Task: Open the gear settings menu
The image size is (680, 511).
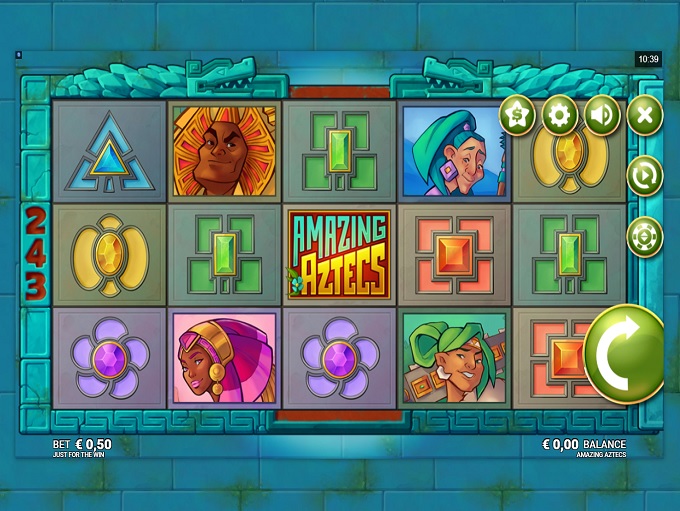Action: 560,116
